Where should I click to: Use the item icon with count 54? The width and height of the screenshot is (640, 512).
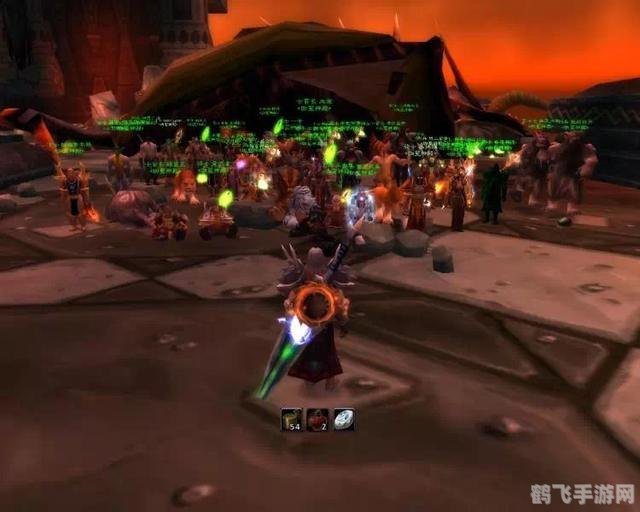coord(291,420)
